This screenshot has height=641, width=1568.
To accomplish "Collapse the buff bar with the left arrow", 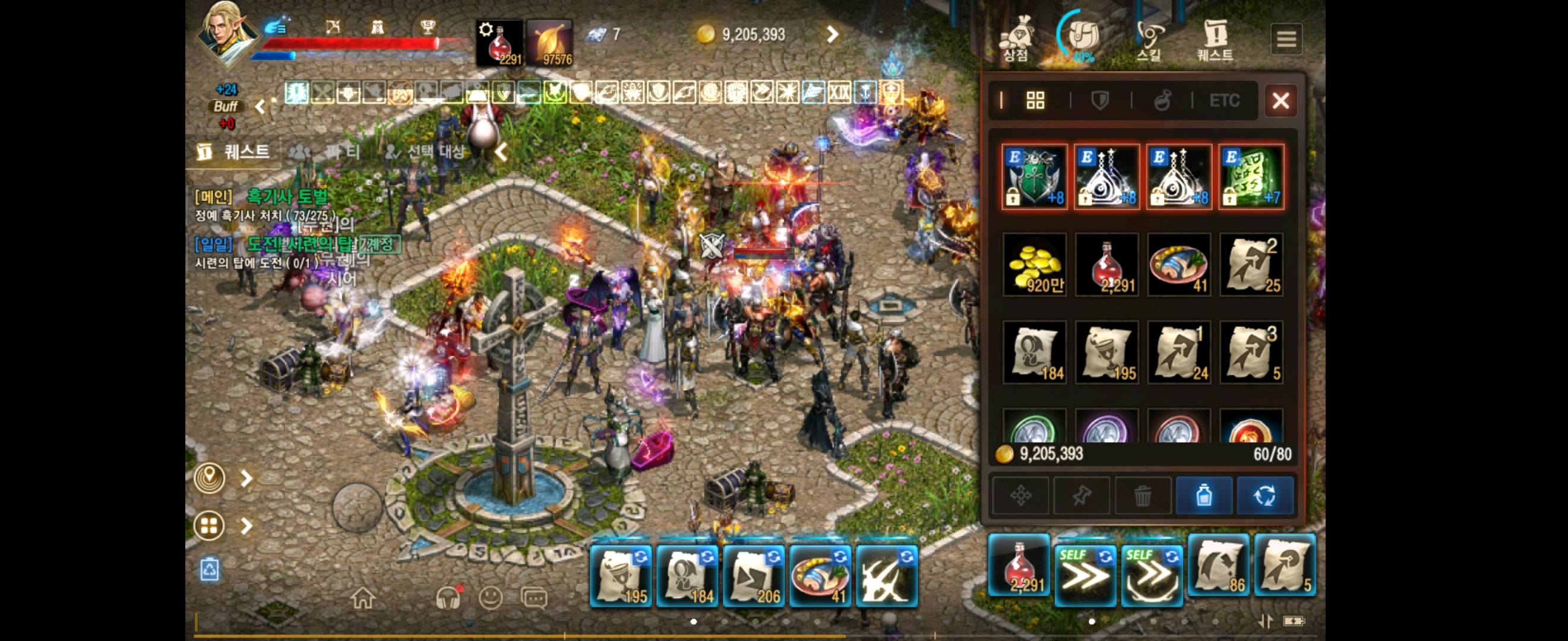I will pyautogui.click(x=260, y=106).
